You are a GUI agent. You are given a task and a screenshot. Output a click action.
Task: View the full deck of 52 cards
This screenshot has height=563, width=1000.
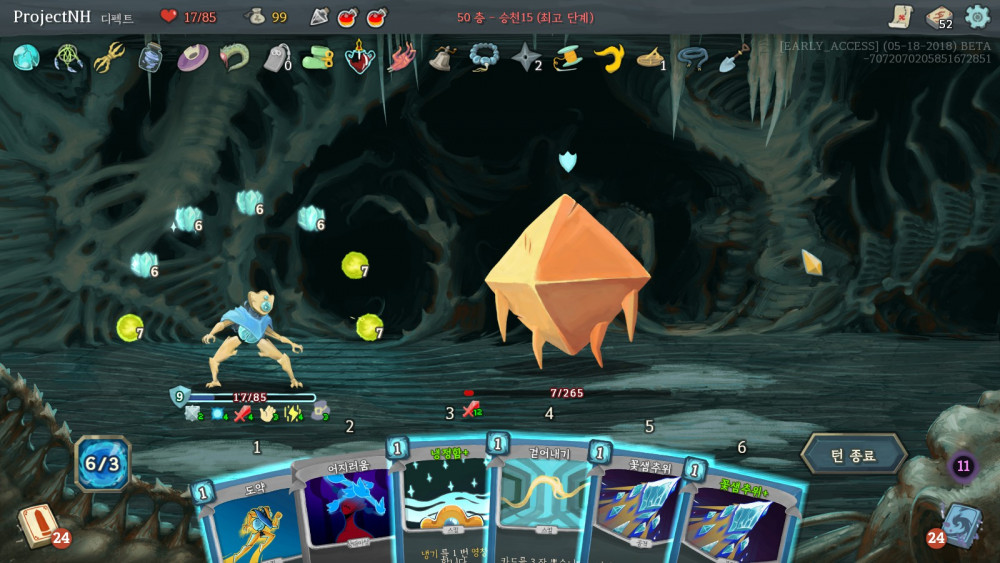[x=938, y=17]
